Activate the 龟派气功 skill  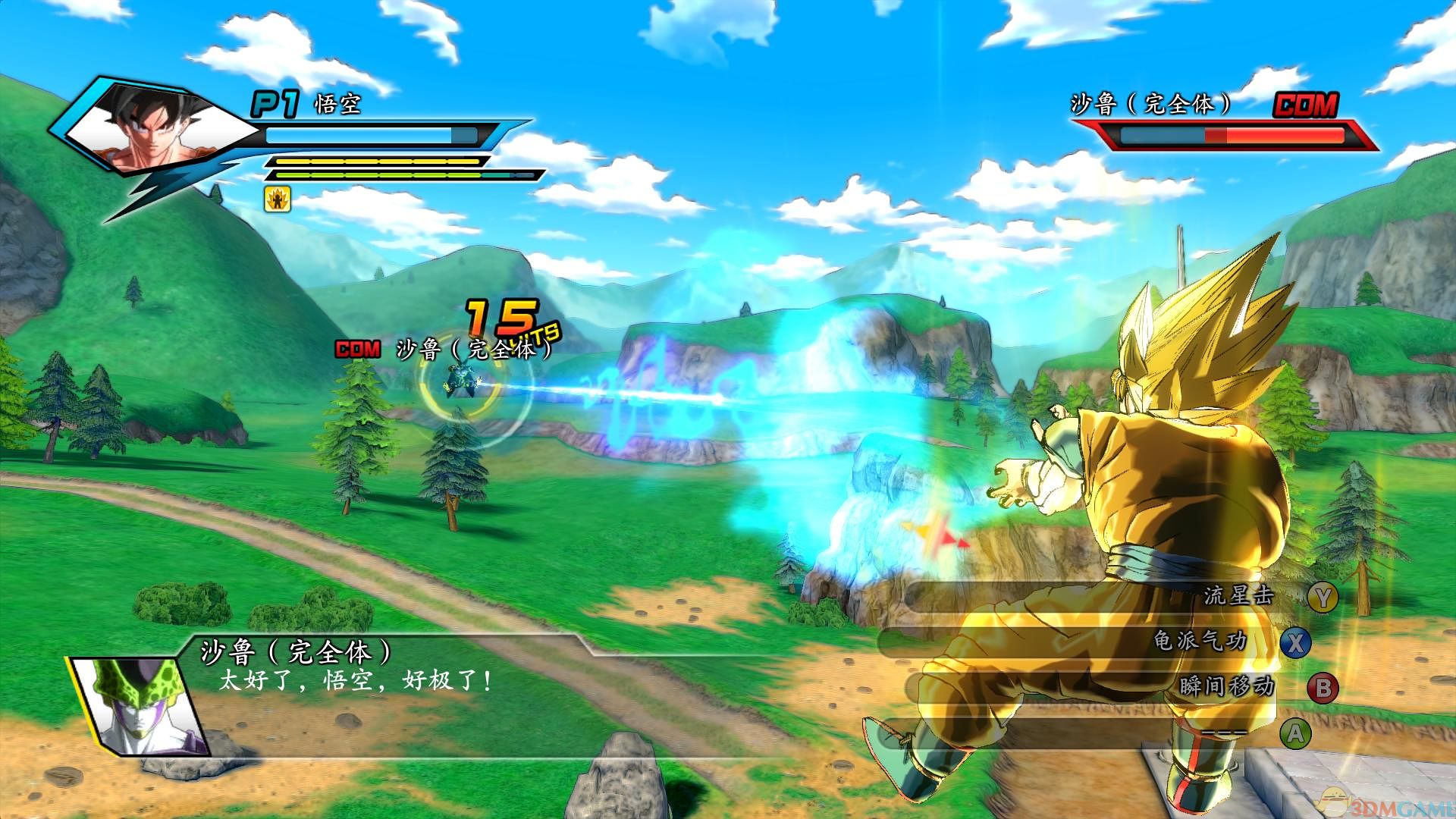(x=1200, y=642)
